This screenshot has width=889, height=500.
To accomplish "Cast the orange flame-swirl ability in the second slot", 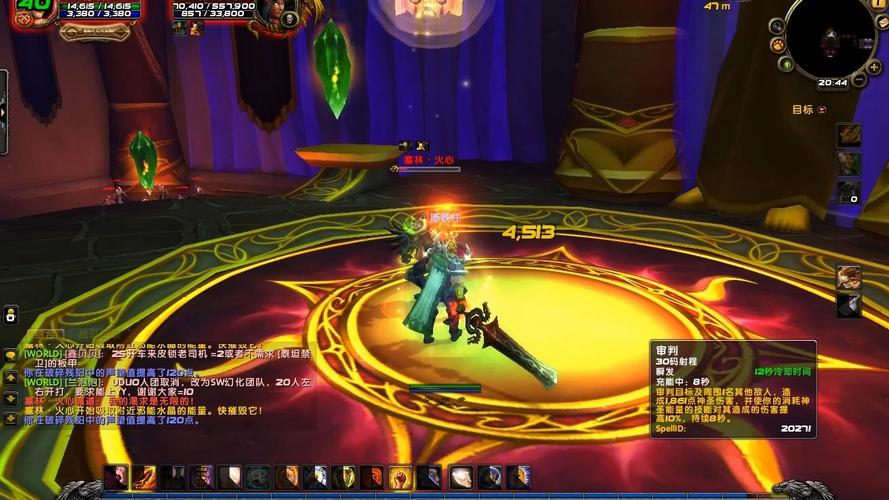I will tap(145, 478).
